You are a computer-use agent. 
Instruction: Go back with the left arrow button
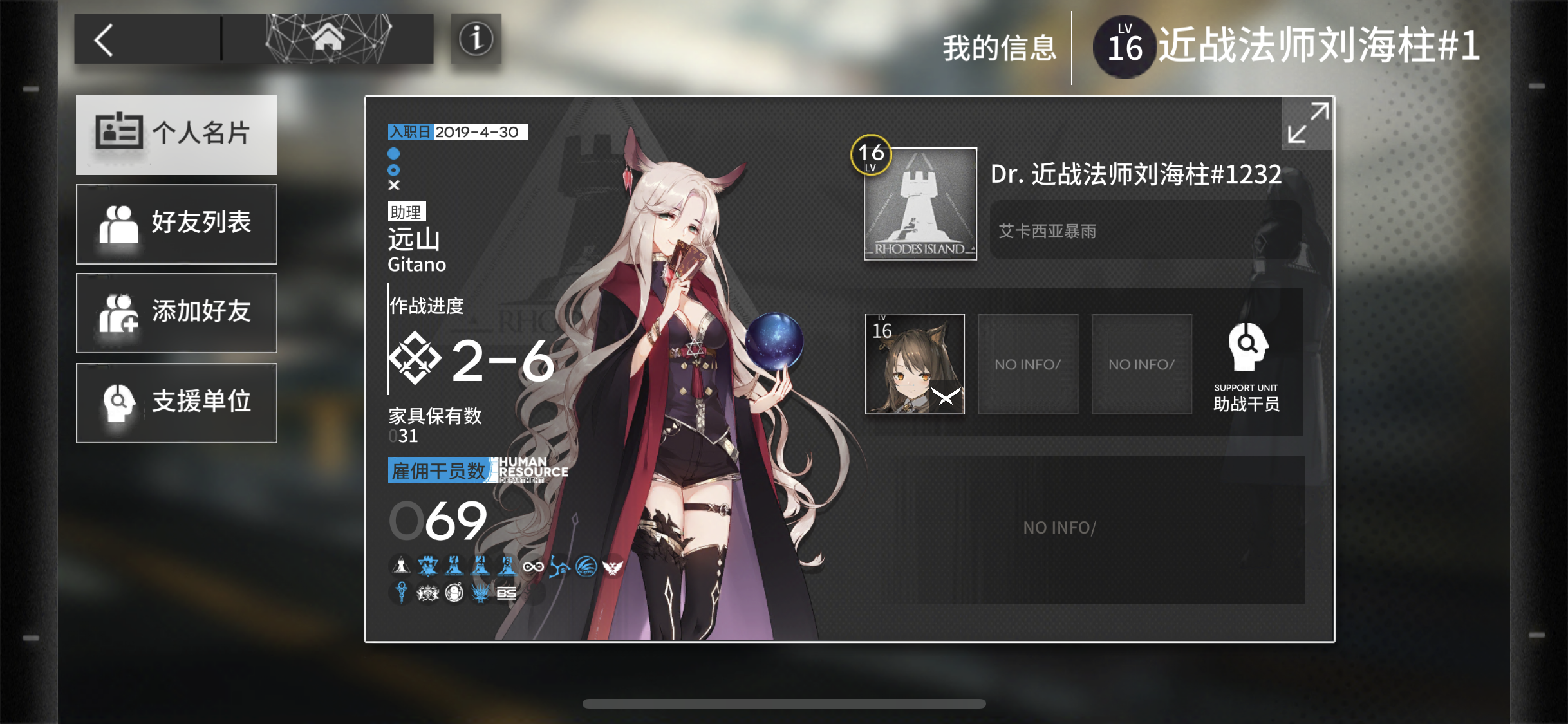(105, 40)
